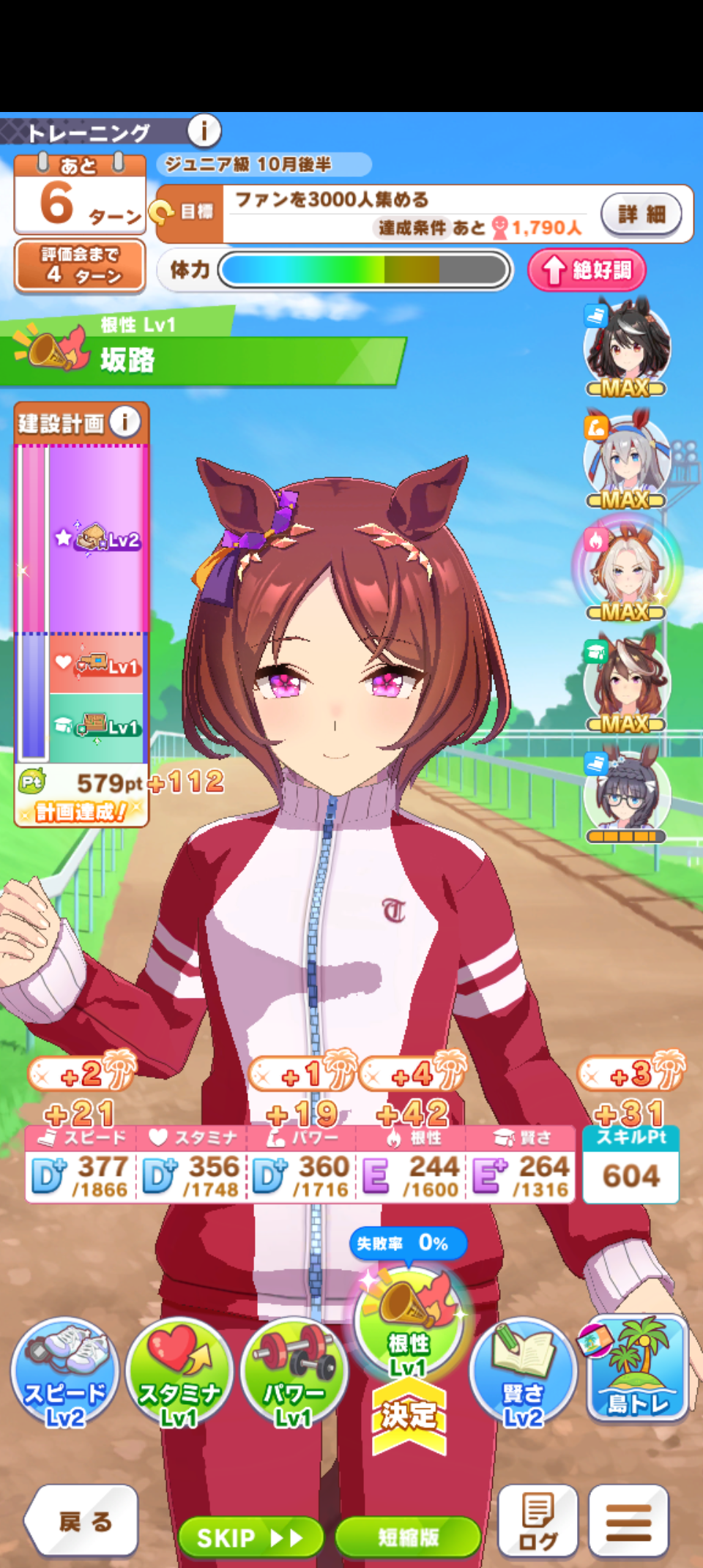Select the スピード Lv2 training
This screenshot has height=1568, width=703.
click(x=65, y=1372)
